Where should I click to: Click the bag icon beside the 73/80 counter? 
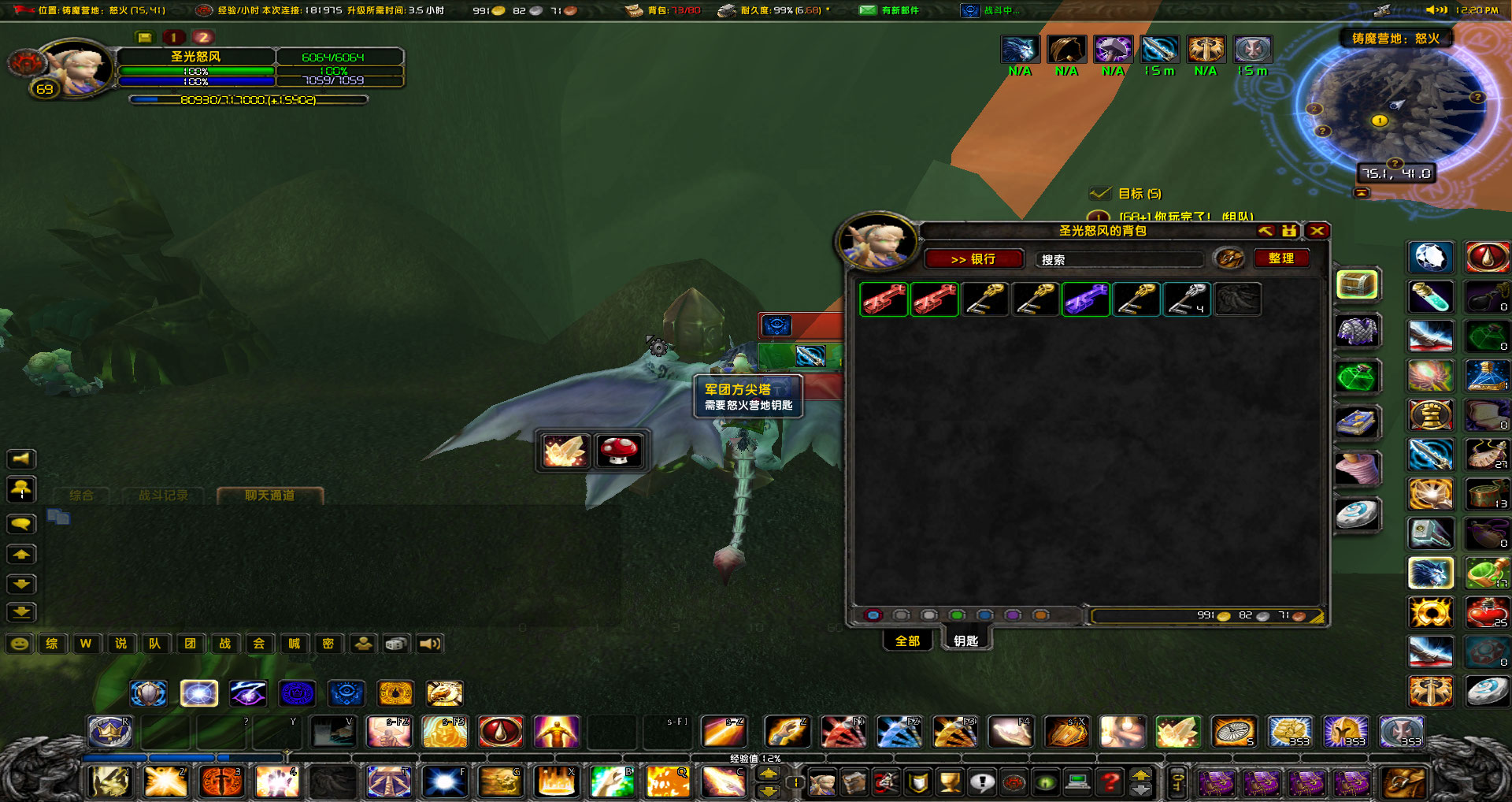tap(634, 11)
